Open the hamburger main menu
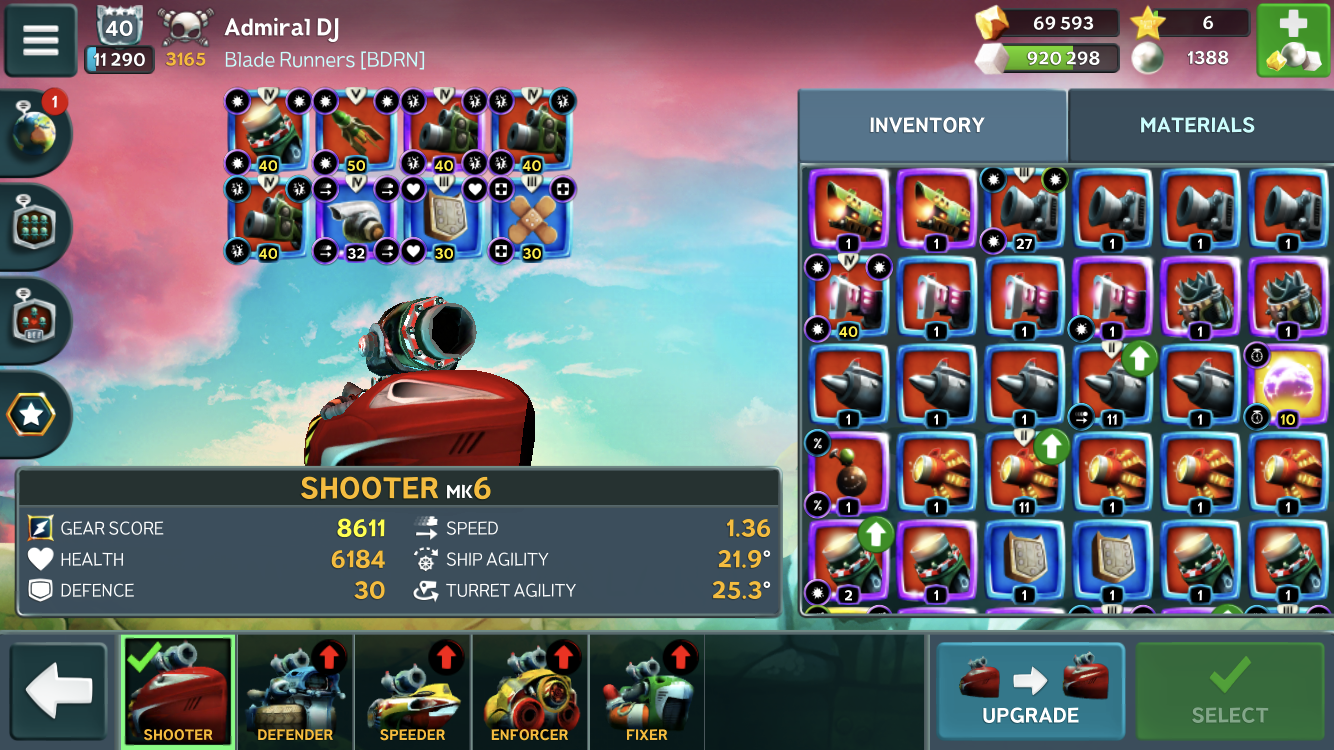The height and width of the screenshot is (750, 1334). [x=41, y=41]
